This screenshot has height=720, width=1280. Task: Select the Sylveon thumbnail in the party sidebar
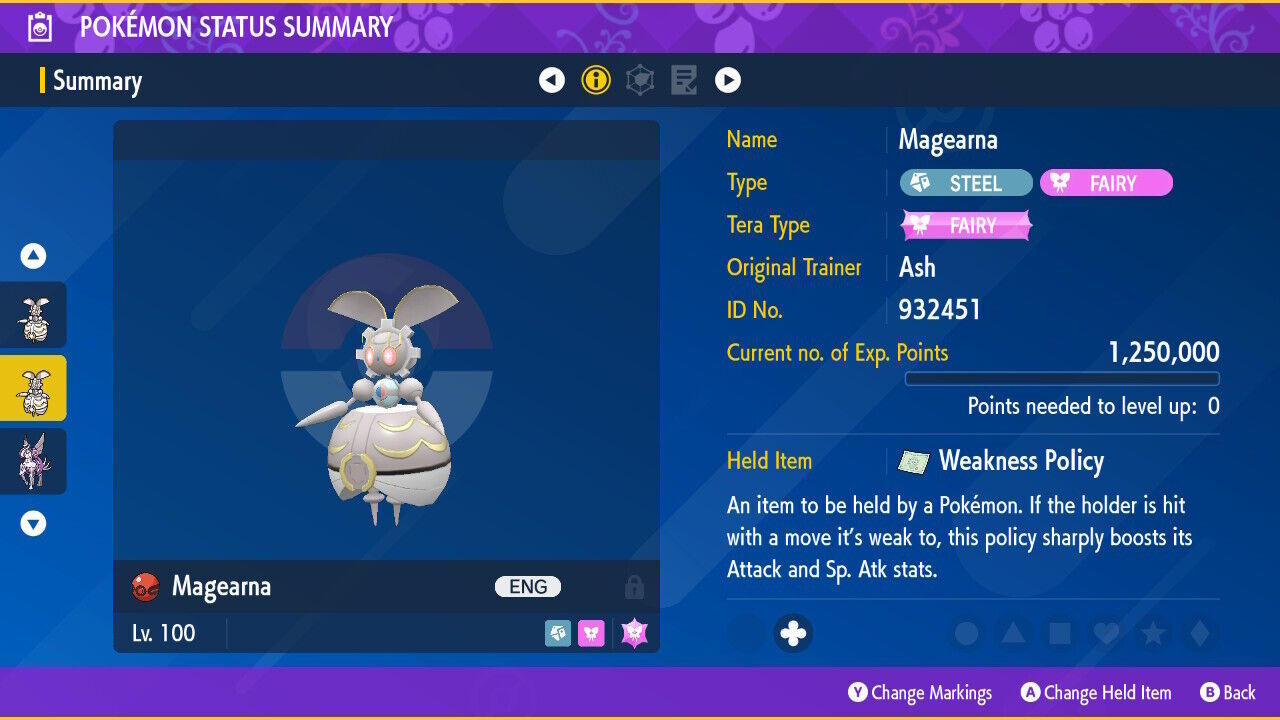[x=33, y=461]
